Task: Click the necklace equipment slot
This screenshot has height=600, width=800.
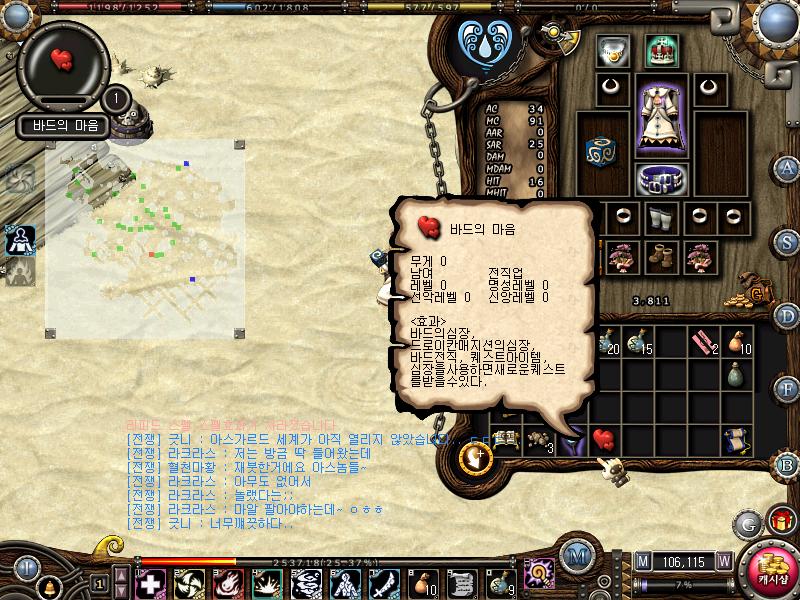Action: [x=611, y=48]
